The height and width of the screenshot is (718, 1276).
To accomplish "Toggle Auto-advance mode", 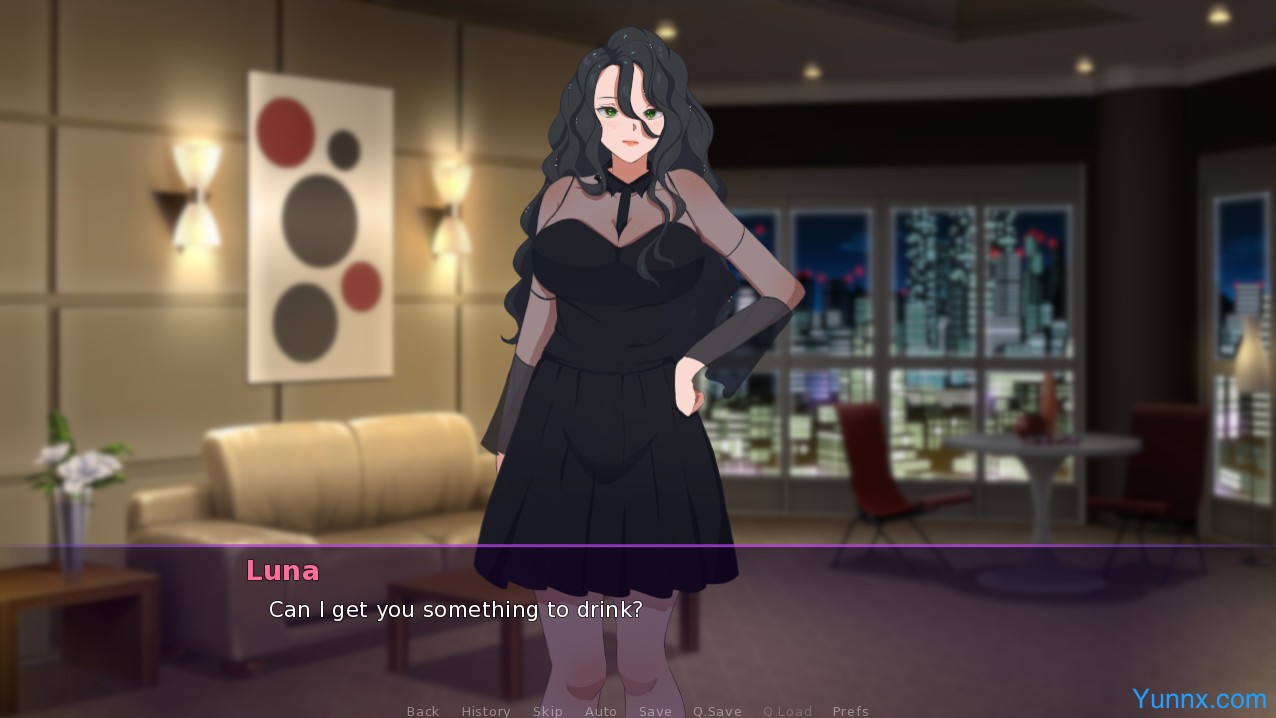I will tap(601, 711).
